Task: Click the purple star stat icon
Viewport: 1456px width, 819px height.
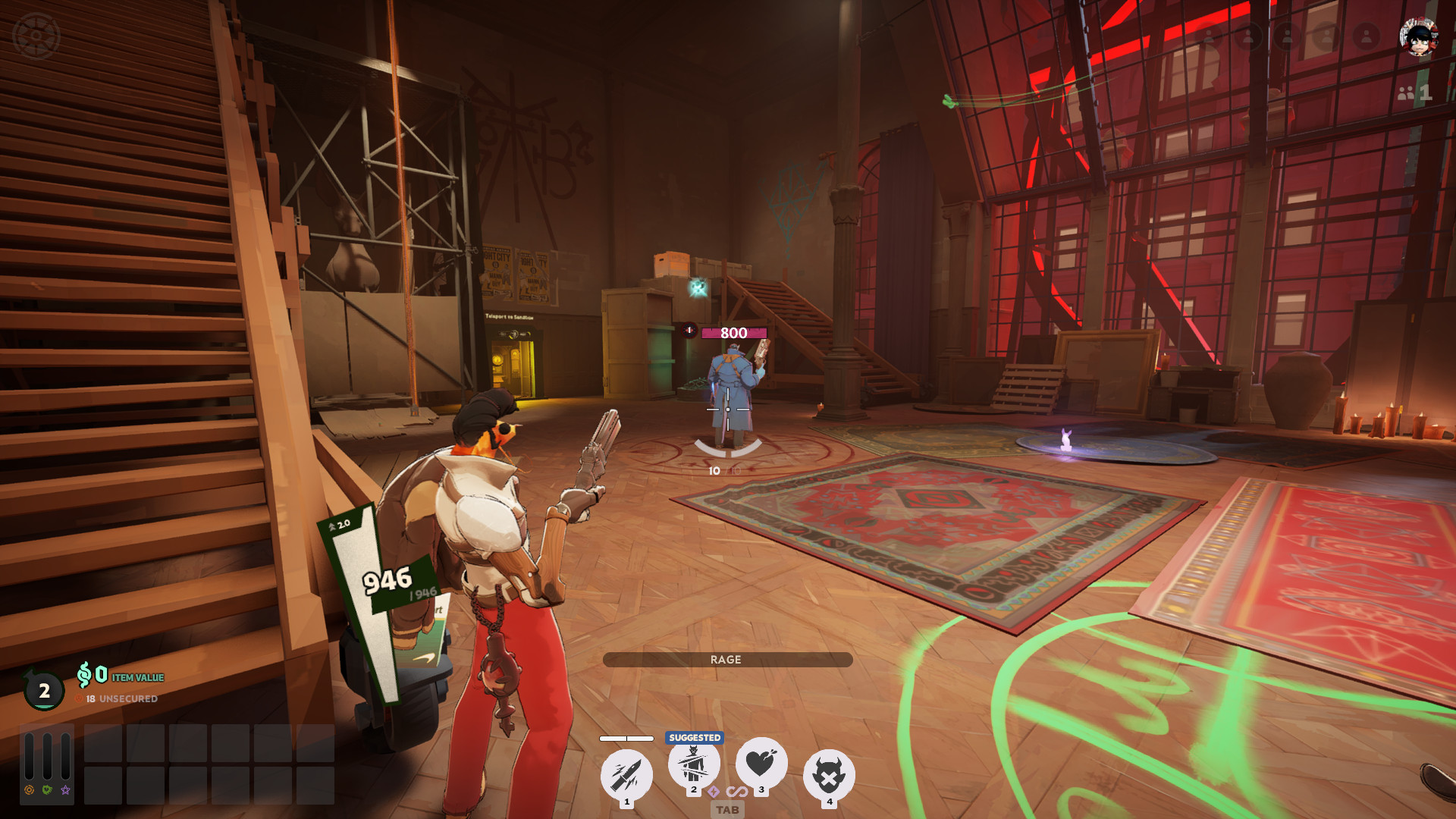Action: (66, 790)
